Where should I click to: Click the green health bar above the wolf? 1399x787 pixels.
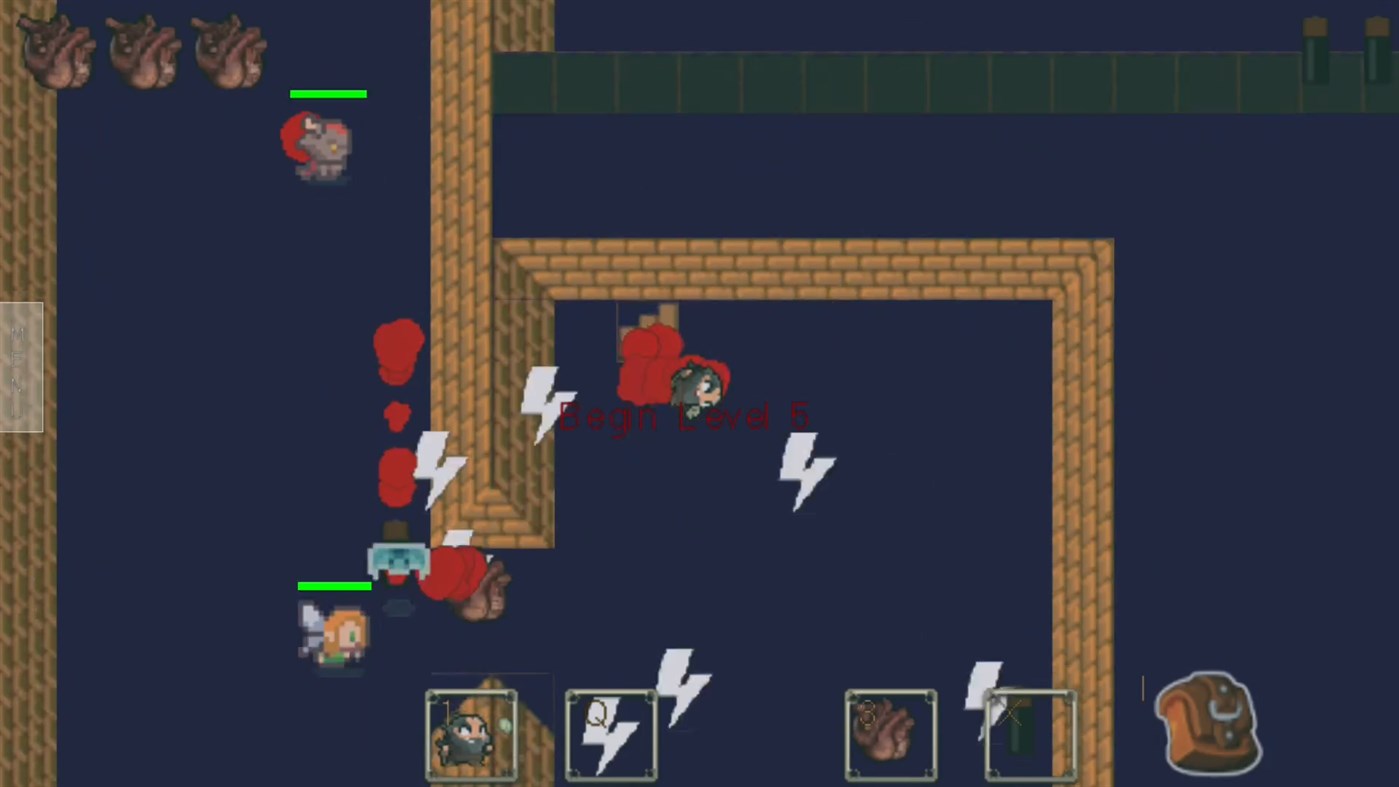pyautogui.click(x=328, y=93)
